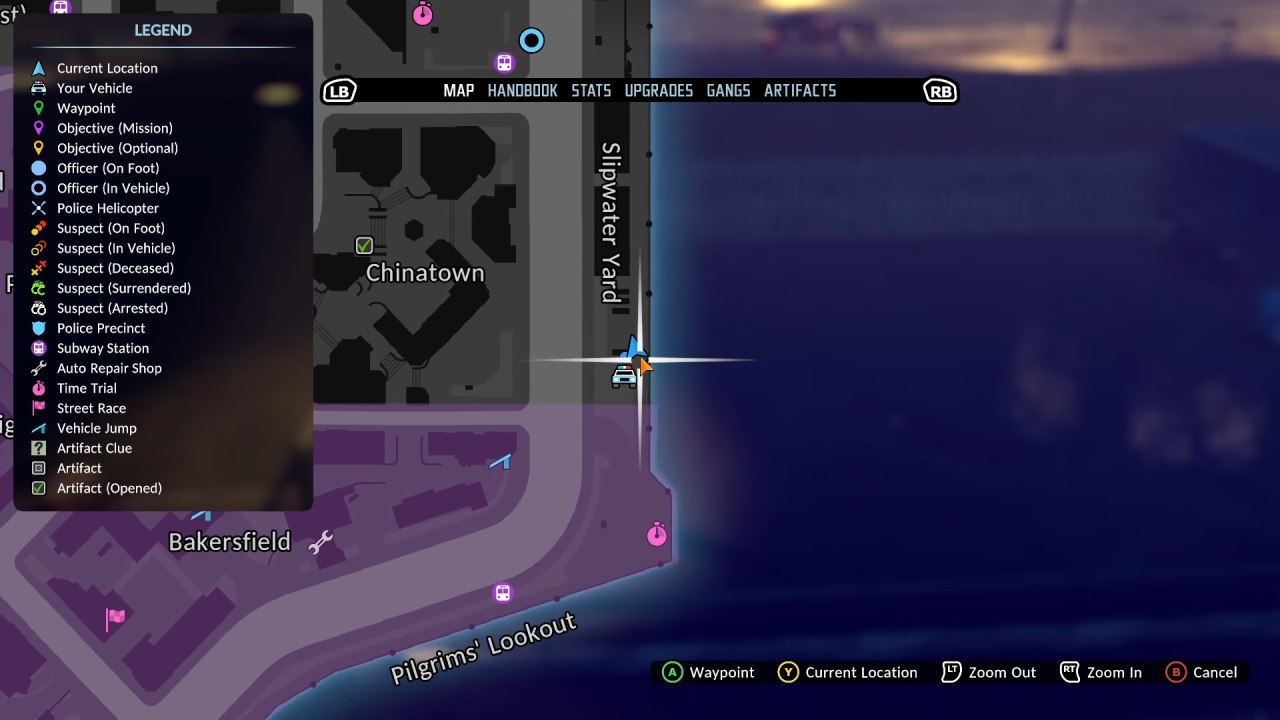Select your police vehicle marker on the map

[624, 377]
